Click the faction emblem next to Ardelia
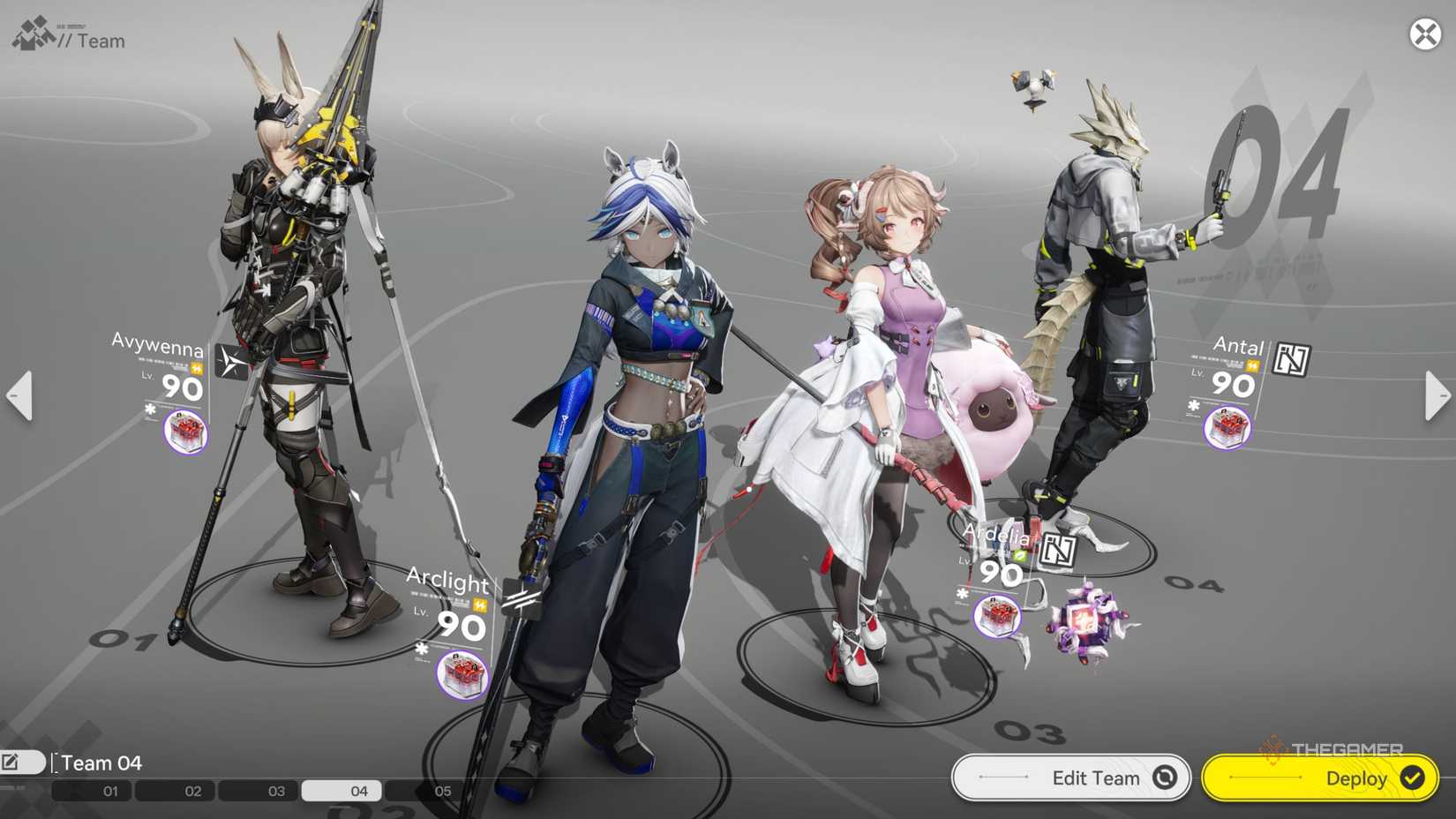 coord(1060,549)
